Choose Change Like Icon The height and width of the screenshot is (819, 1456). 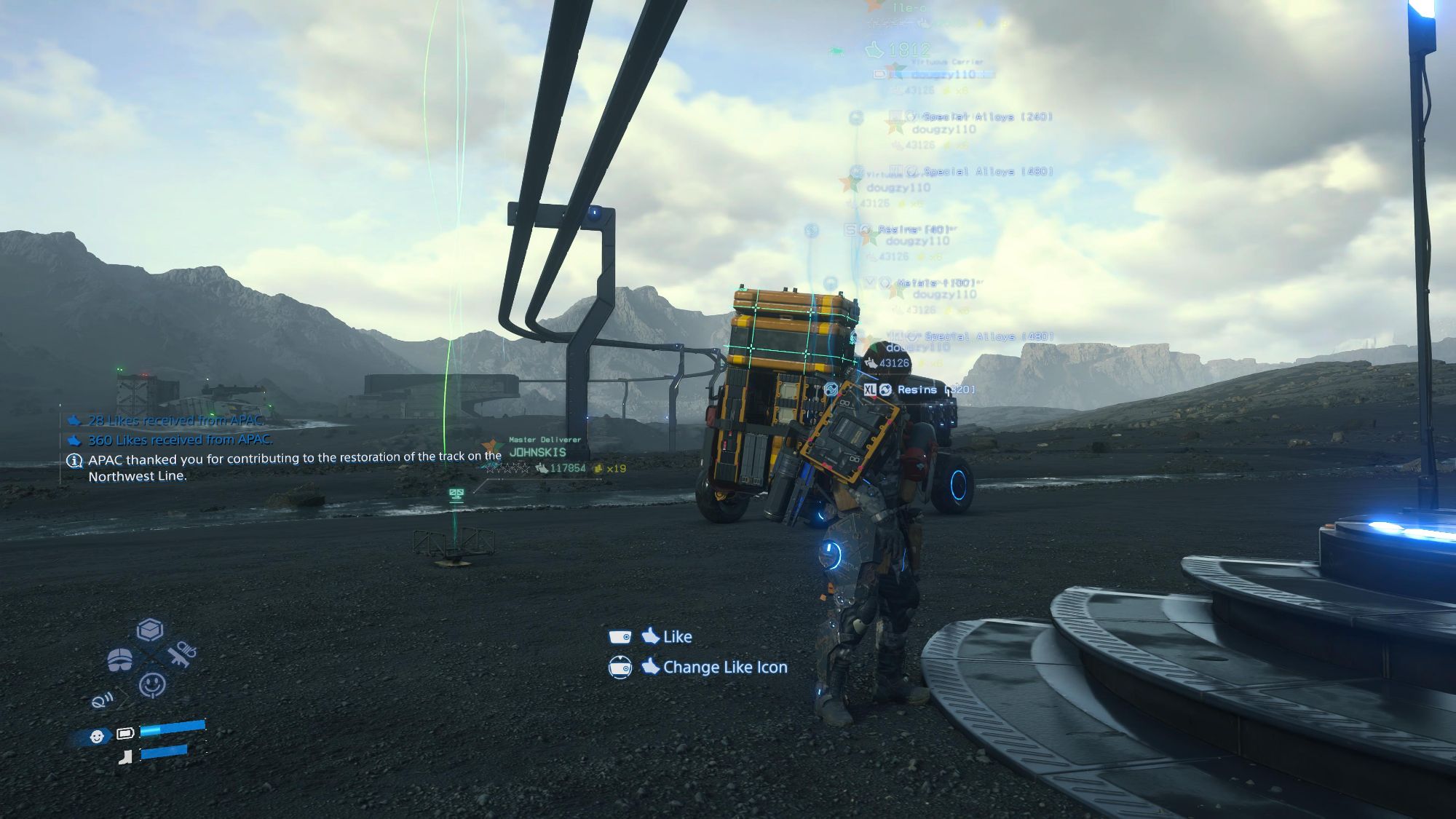point(724,668)
